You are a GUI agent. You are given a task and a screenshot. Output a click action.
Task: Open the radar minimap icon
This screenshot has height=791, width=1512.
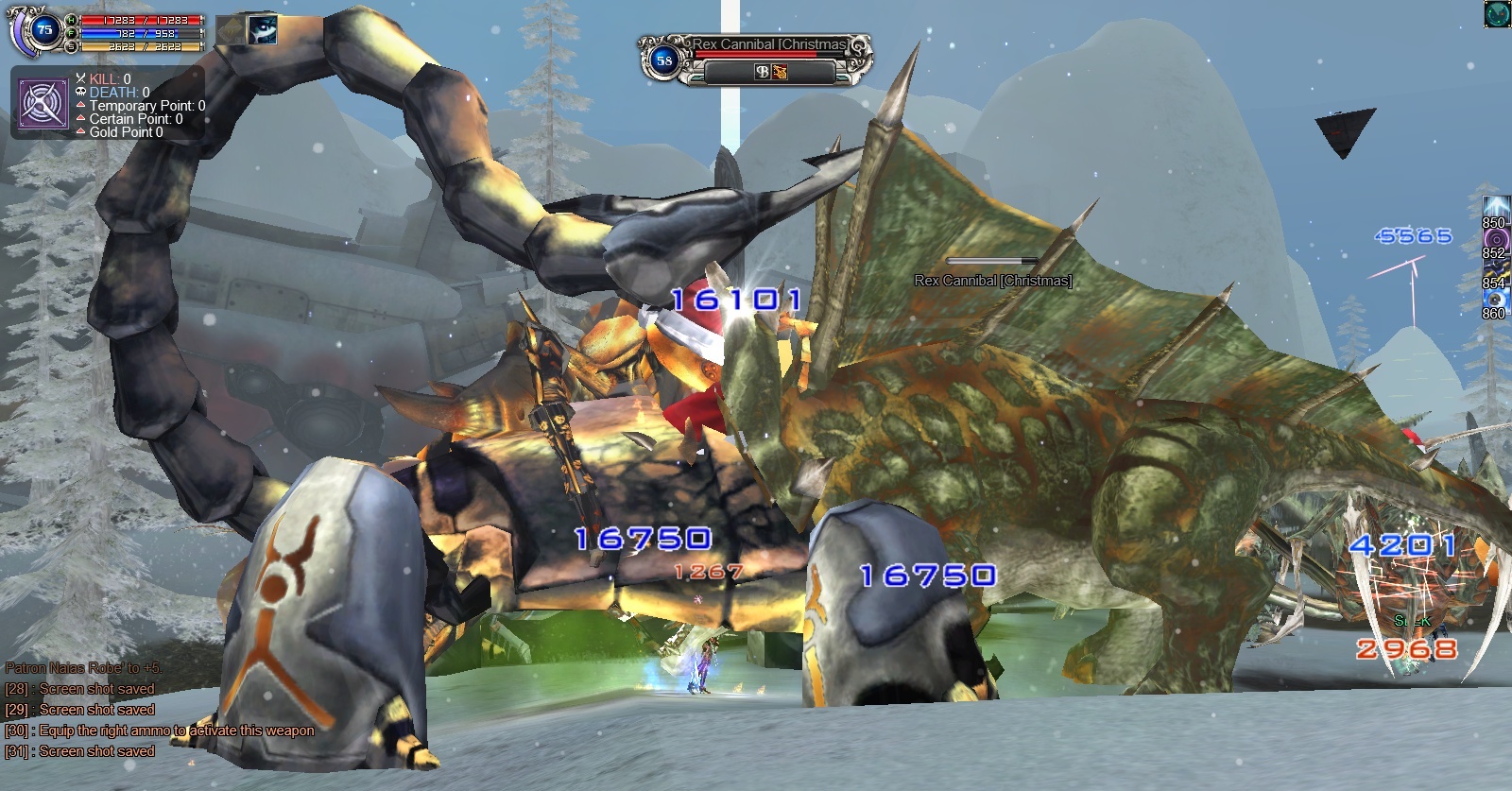pyautogui.click(x=1495, y=13)
